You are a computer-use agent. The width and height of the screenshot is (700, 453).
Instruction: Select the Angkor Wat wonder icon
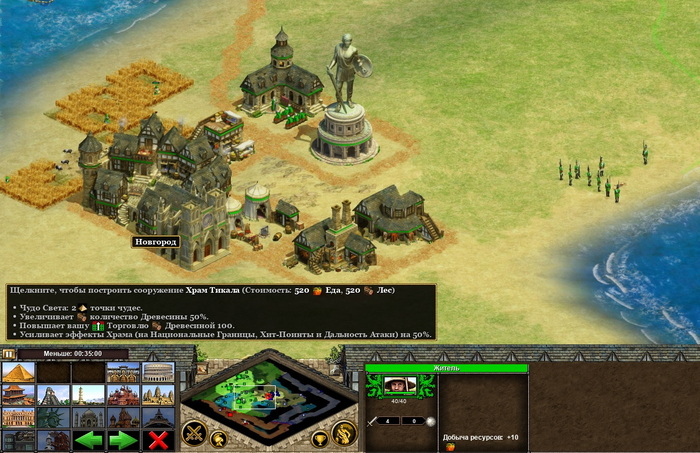click(158, 395)
